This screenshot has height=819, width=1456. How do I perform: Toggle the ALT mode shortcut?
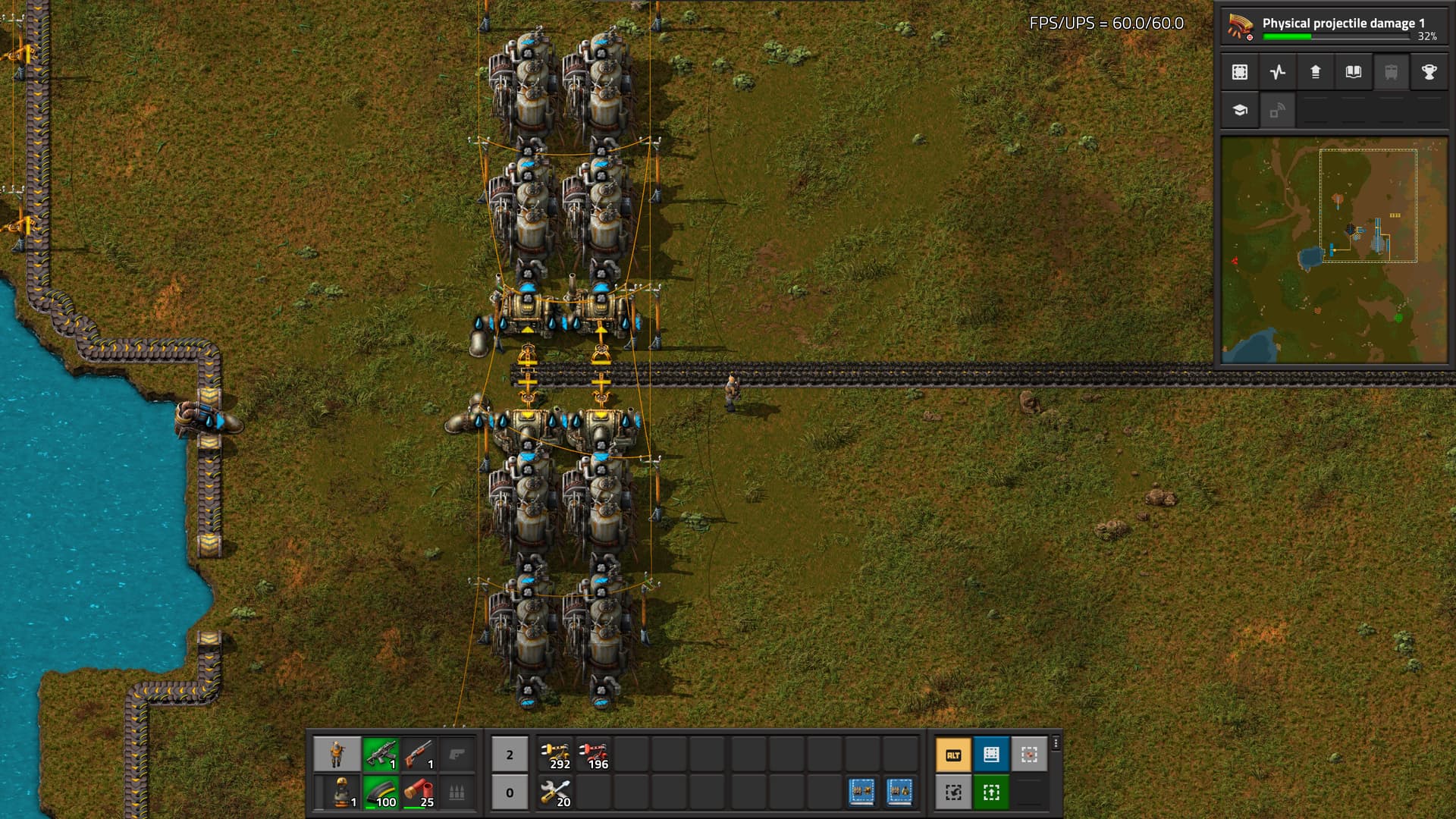[x=953, y=755]
